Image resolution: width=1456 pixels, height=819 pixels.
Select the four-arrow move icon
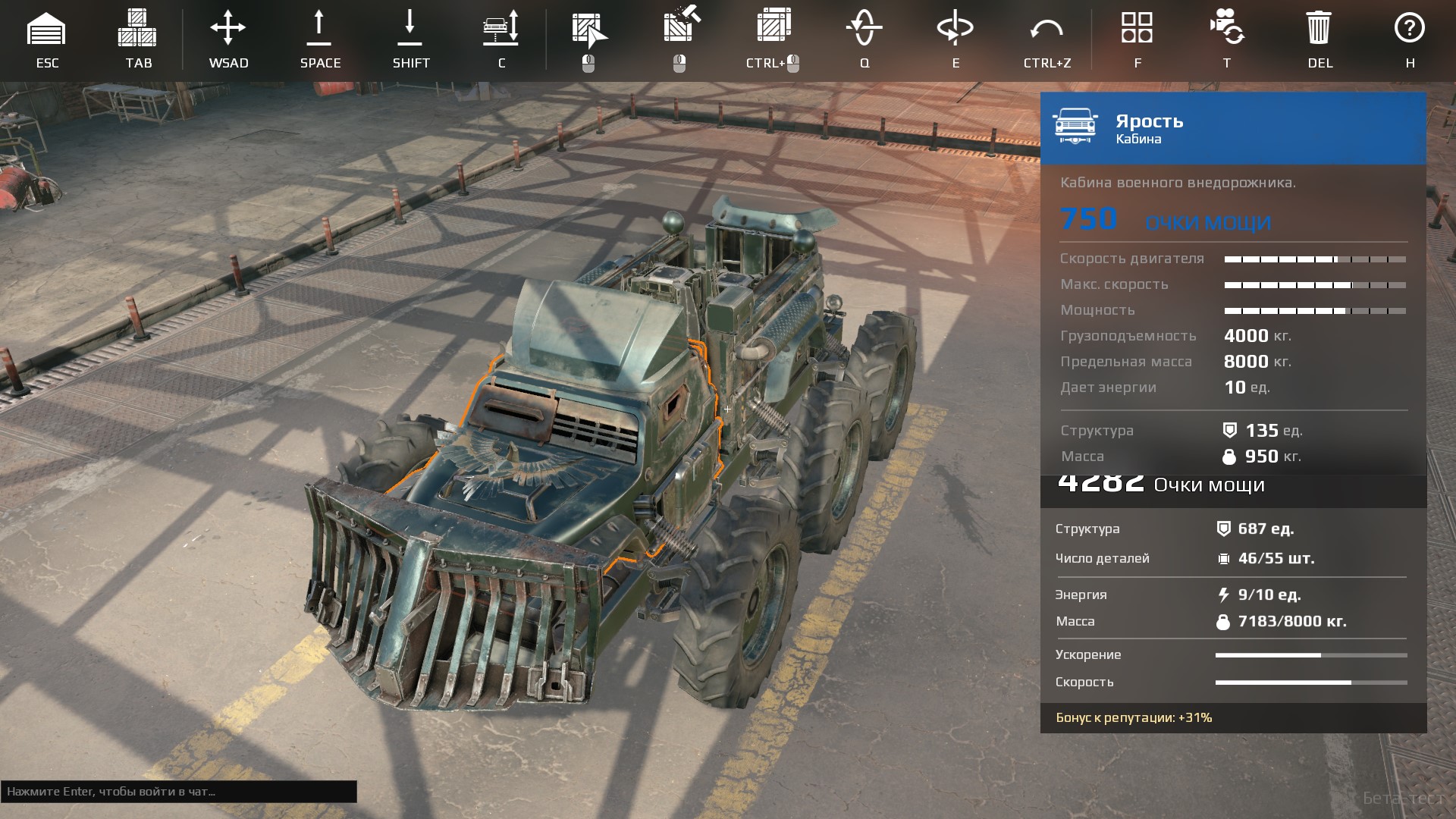[228, 29]
